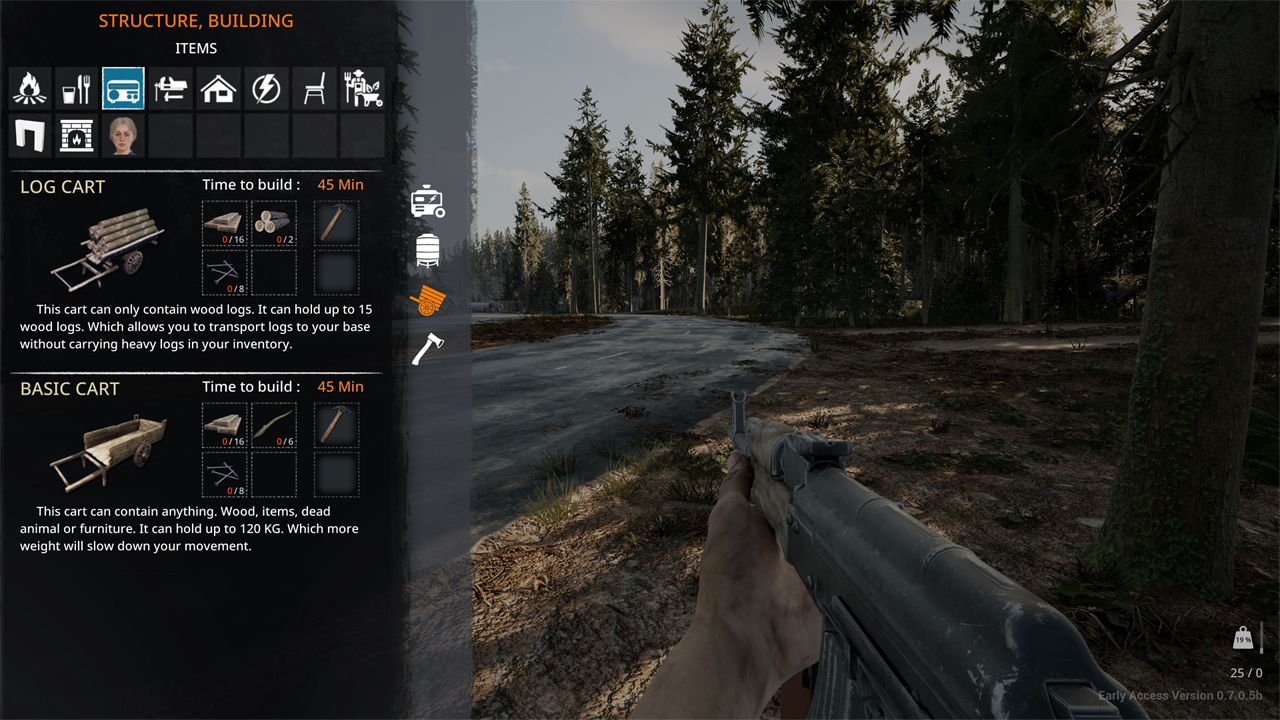Choose the electricity lightning bolt category
Viewport: 1280px width, 720px height.
pos(266,89)
